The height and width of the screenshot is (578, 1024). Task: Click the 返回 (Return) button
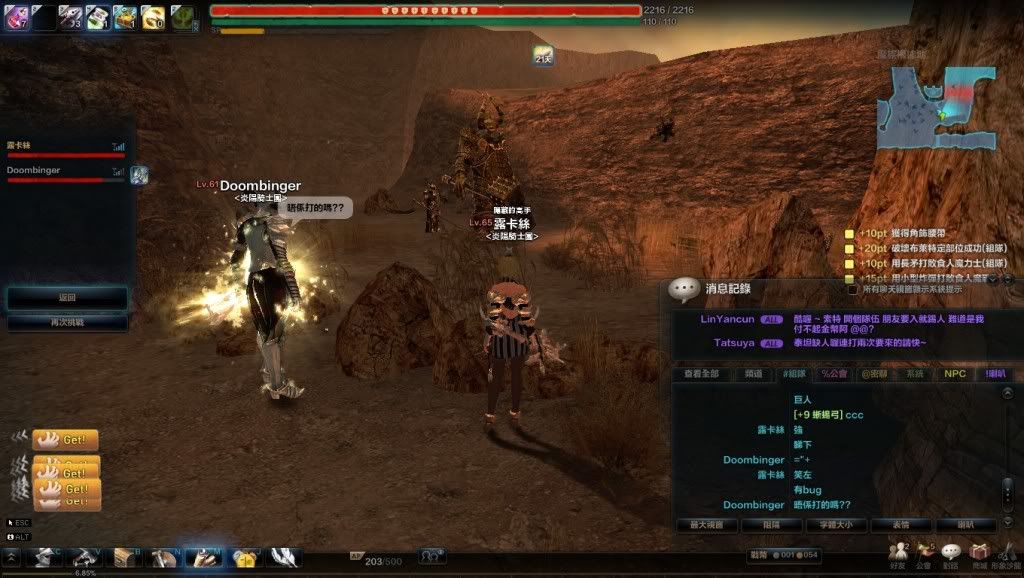pos(67,298)
